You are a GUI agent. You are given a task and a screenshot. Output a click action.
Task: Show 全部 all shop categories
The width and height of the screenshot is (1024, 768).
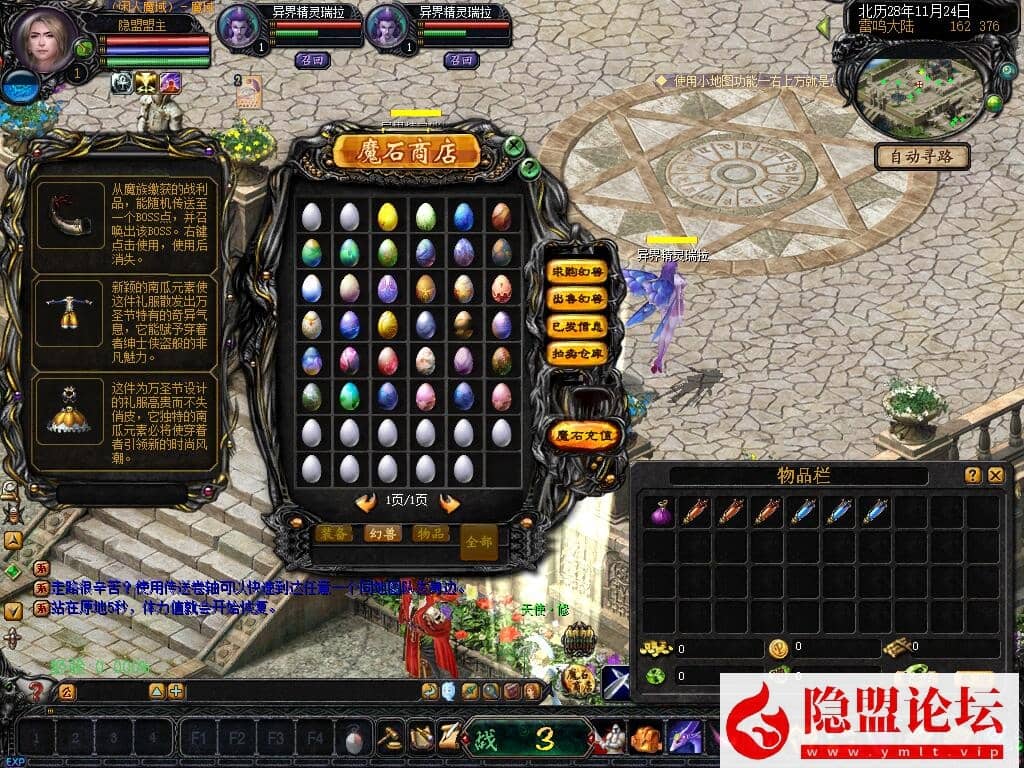(479, 541)
